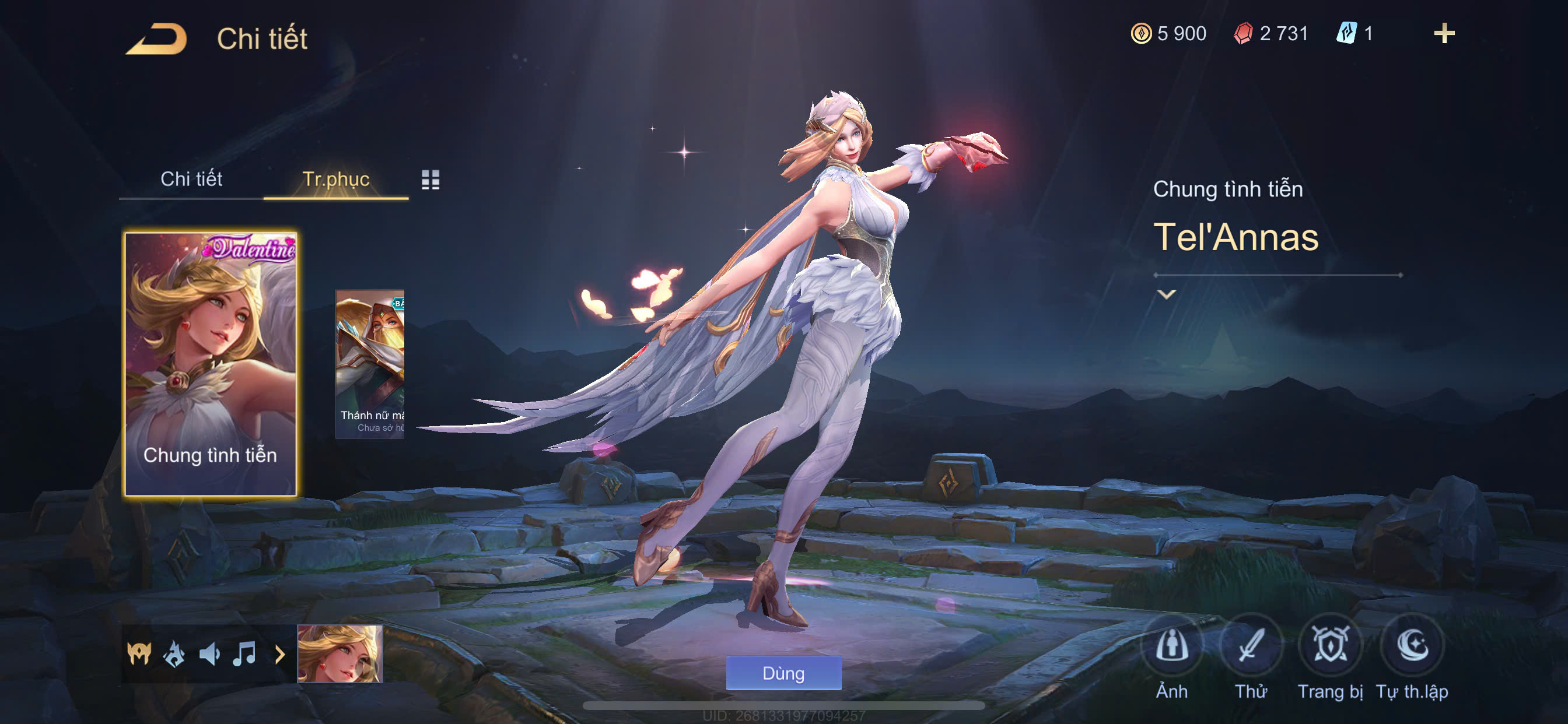Go back using the gold arrow
The height and width of the screenshot is (724, 1568).
(156, 39)
